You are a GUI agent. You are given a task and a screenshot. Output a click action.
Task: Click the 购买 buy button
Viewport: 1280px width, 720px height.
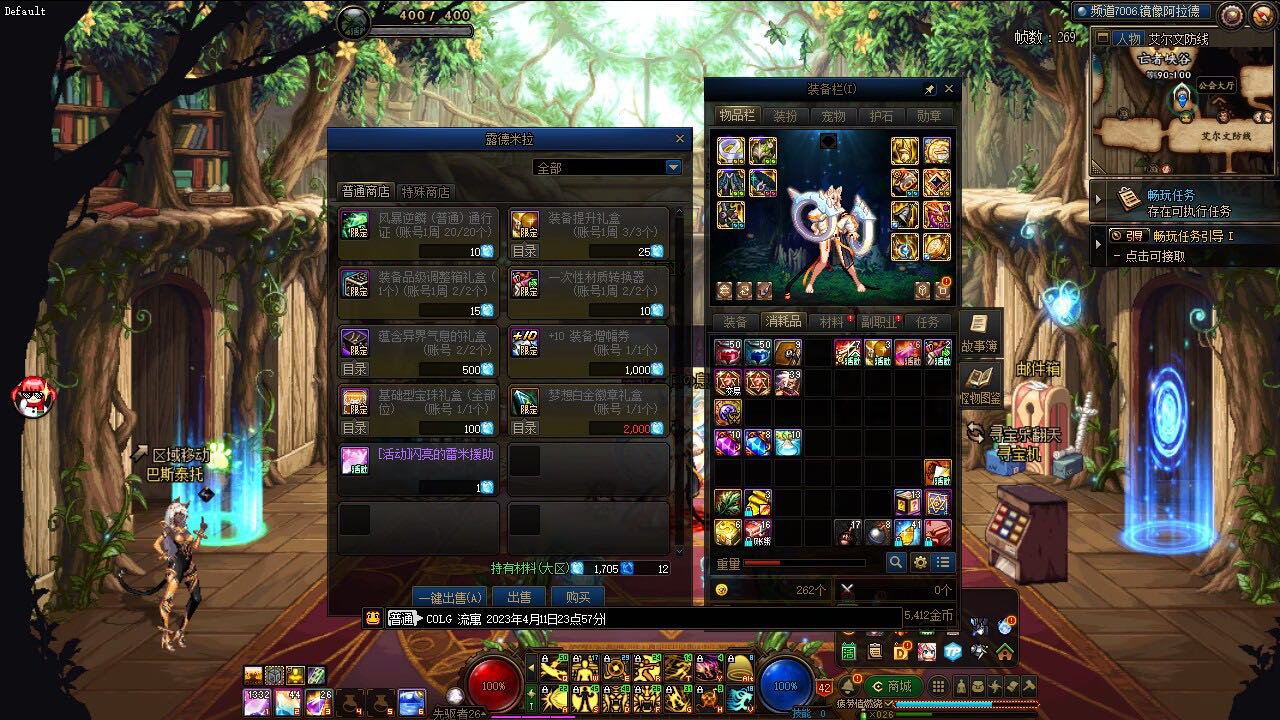(578, 597)
